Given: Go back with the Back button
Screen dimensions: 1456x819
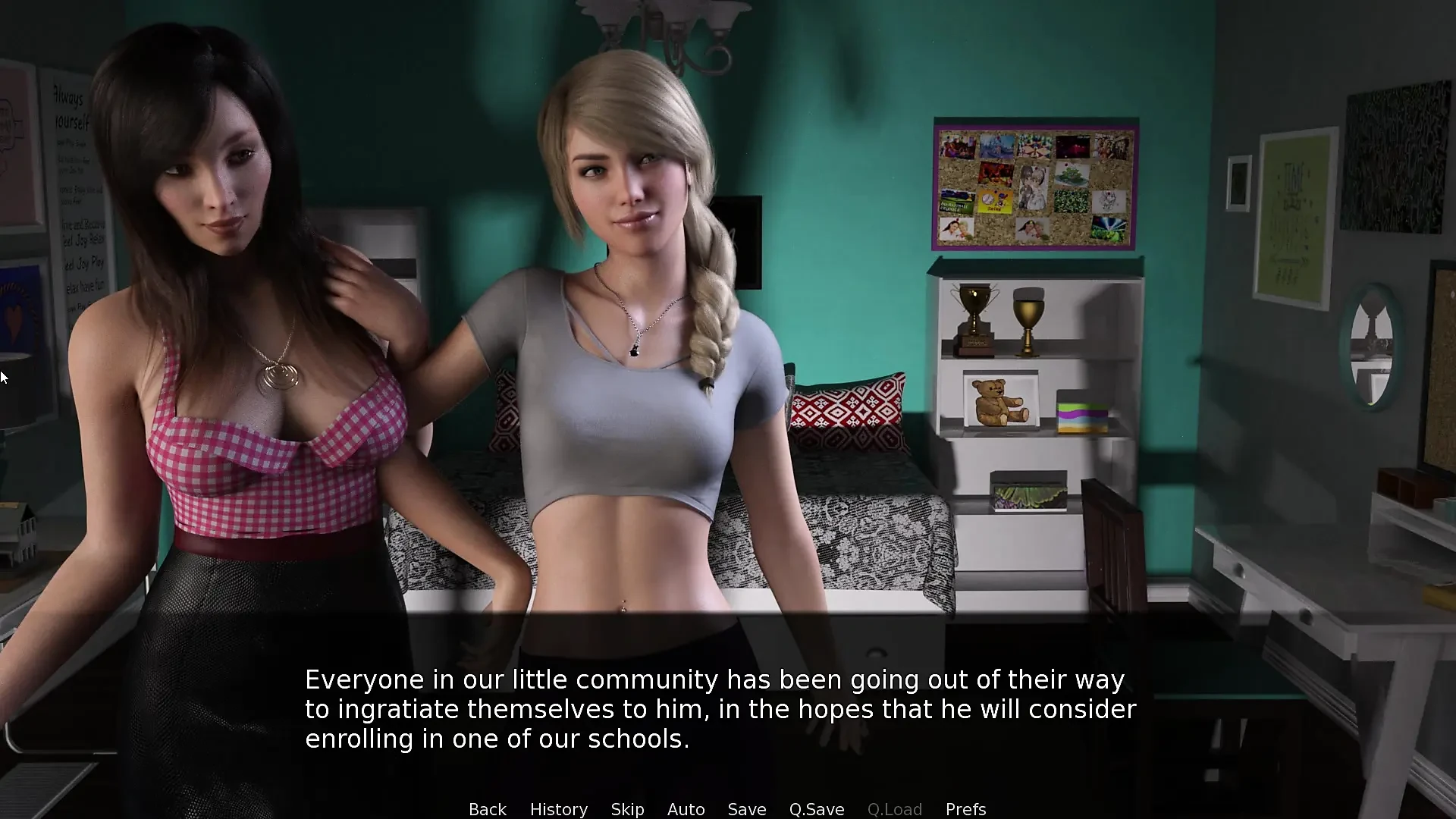Looking at the screenshot, I should pyautogui.click(x=487, y=809).
